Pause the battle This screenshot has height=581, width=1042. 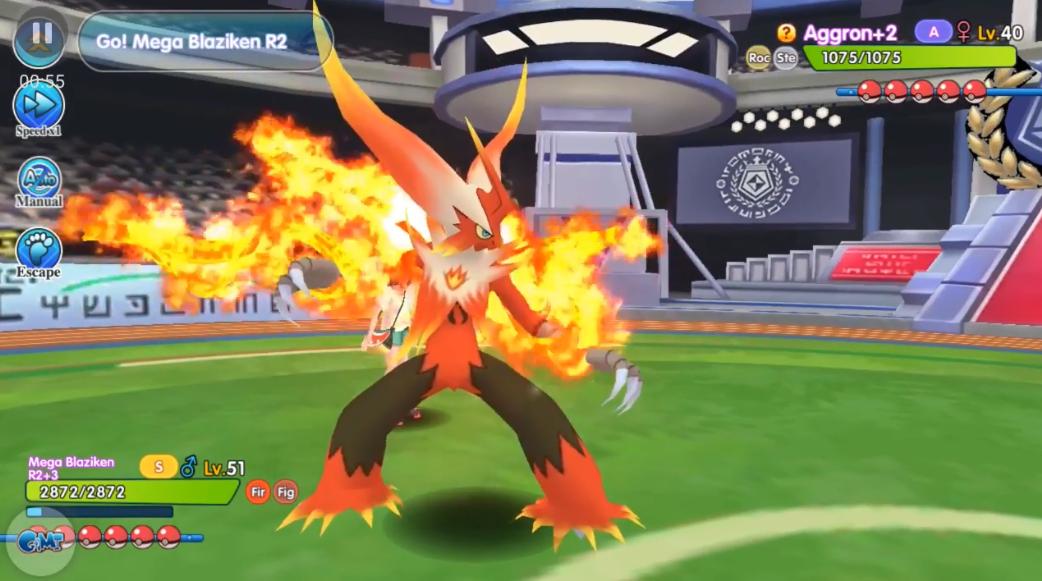(40, 37)
